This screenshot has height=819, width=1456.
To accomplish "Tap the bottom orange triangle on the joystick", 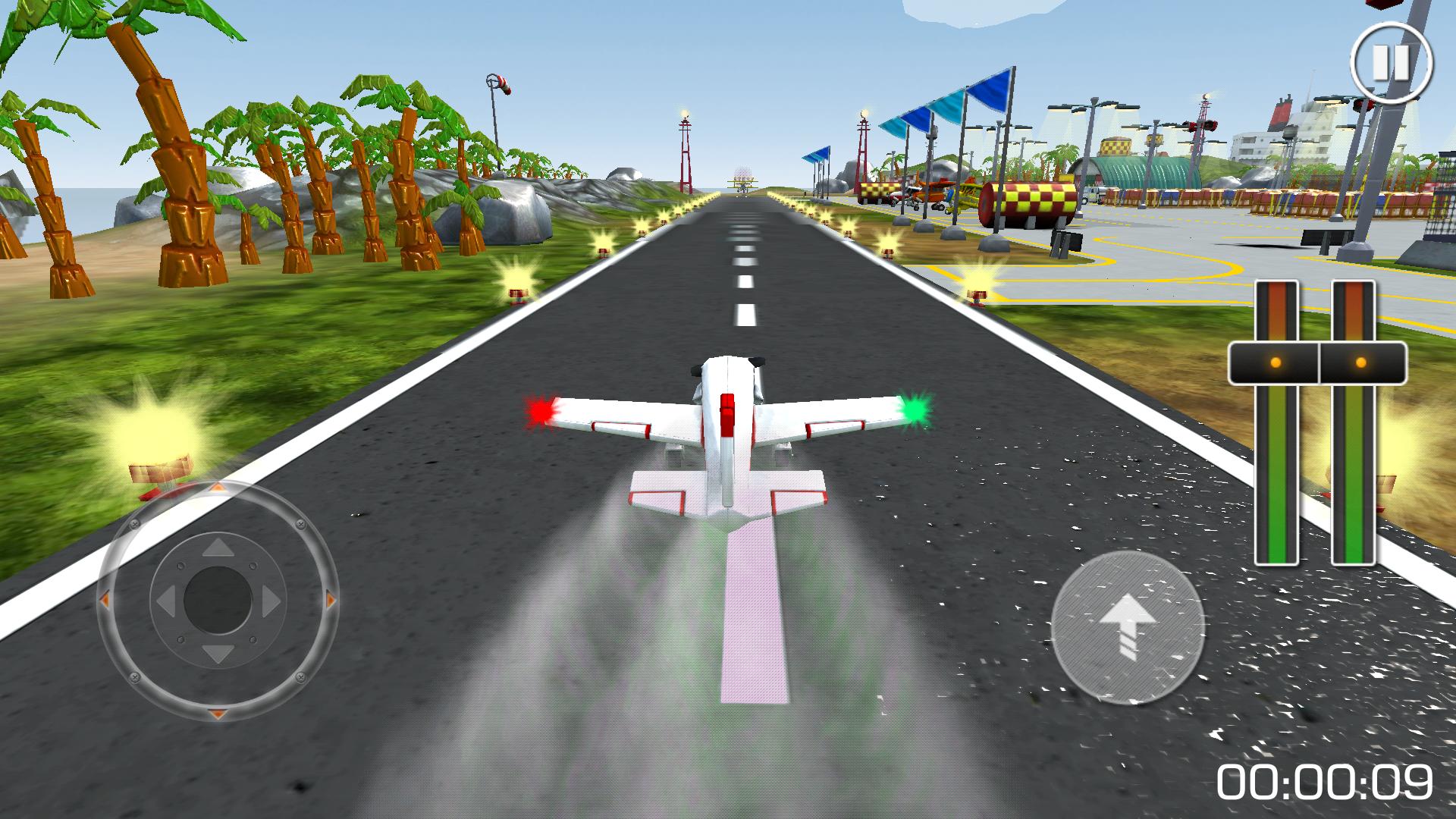I will 217,713.
